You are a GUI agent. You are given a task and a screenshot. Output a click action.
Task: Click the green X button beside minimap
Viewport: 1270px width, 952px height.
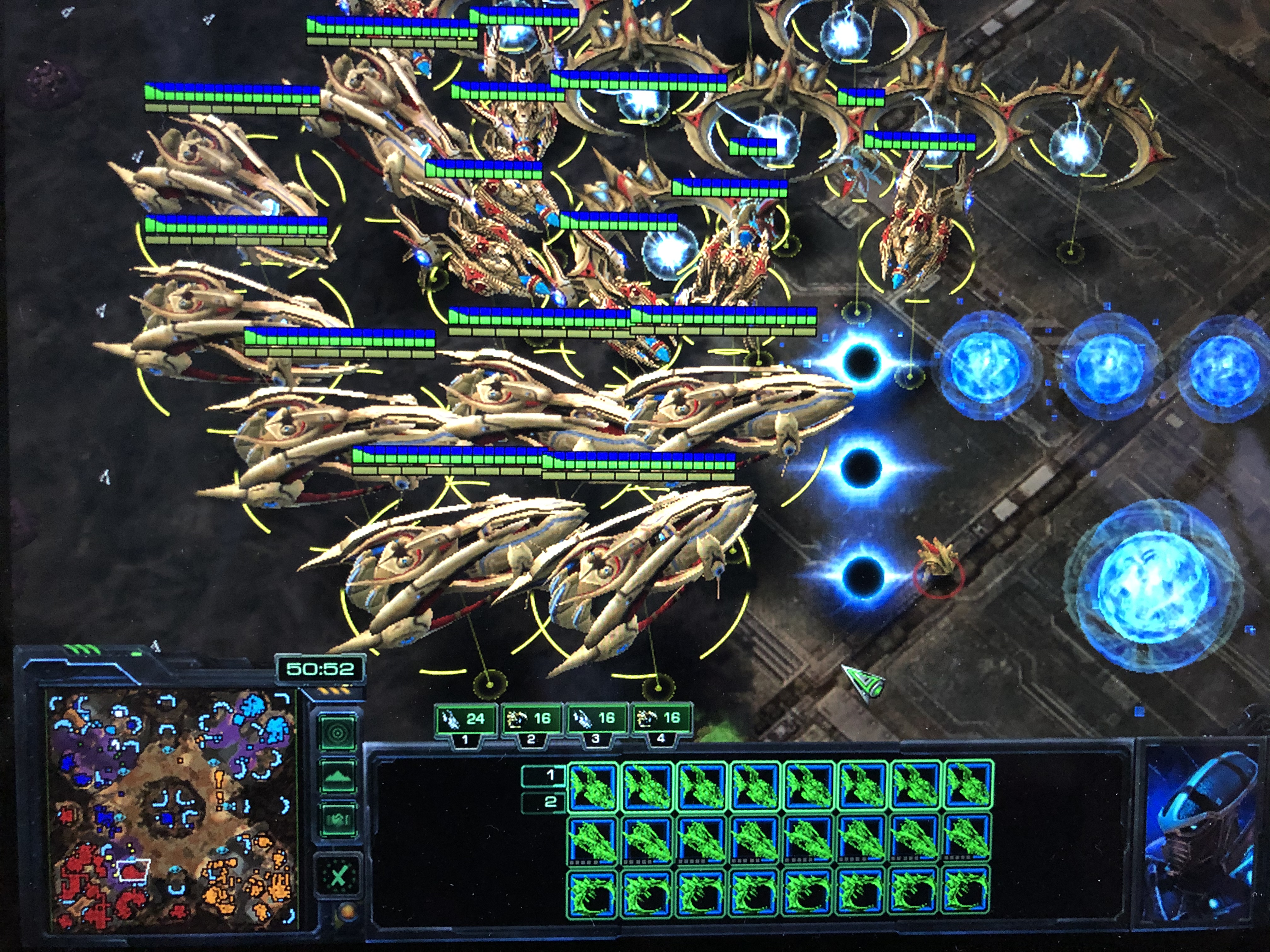point(338,876)
